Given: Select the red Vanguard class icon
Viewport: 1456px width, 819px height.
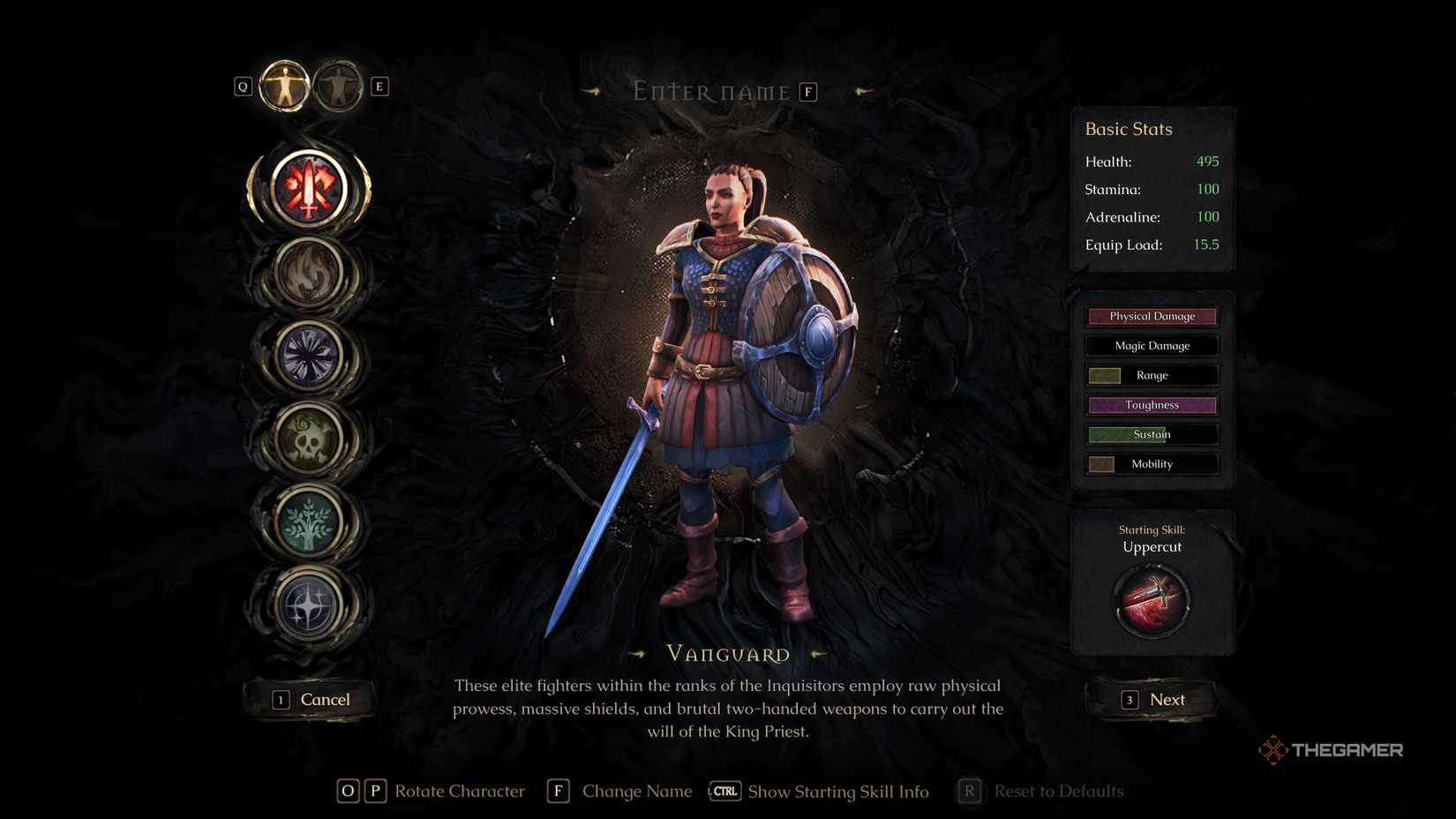Looking at the screenshot, I should [x=311, y=187].
